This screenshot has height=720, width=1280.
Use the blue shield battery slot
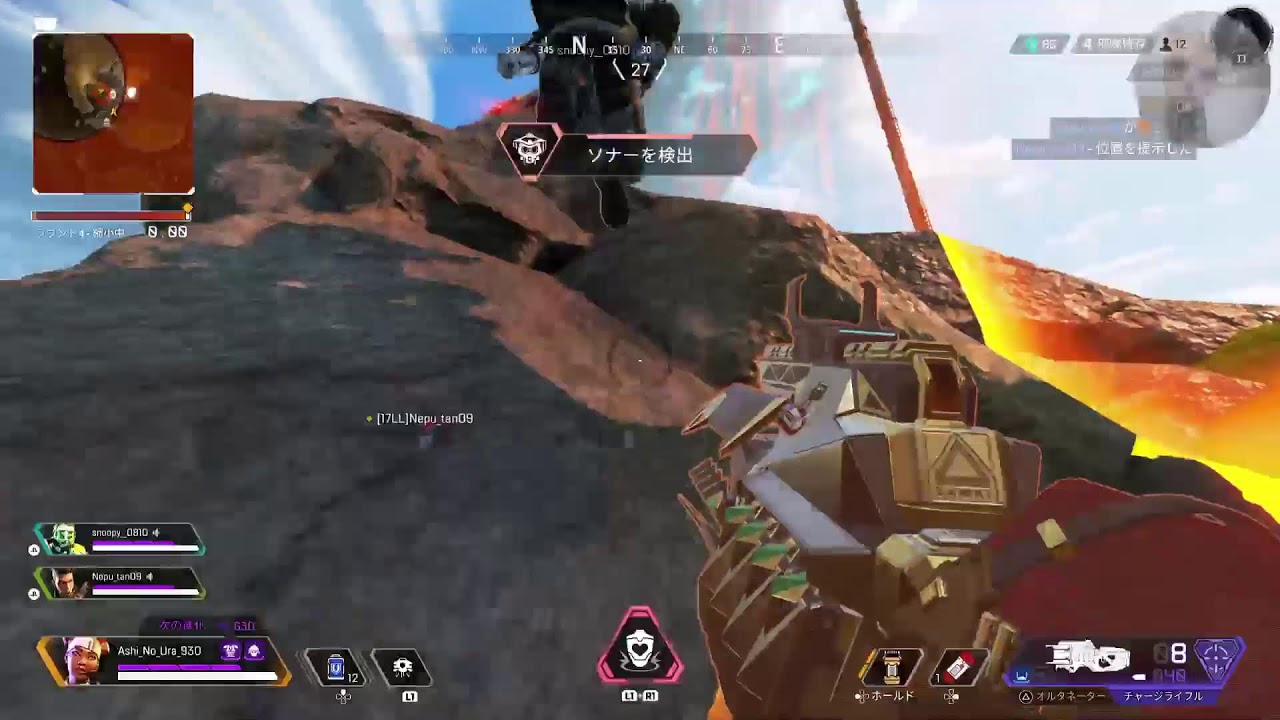(x=337, y=667)
